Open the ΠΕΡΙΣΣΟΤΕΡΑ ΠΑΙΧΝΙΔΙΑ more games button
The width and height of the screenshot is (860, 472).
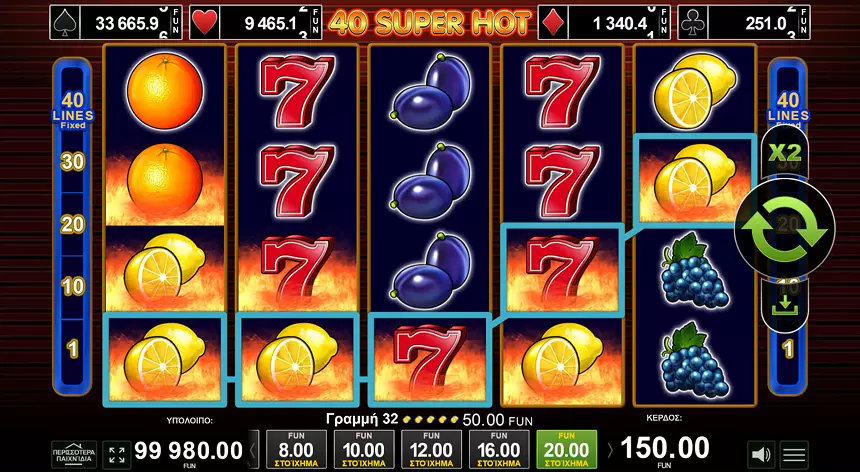pos(75,453)
